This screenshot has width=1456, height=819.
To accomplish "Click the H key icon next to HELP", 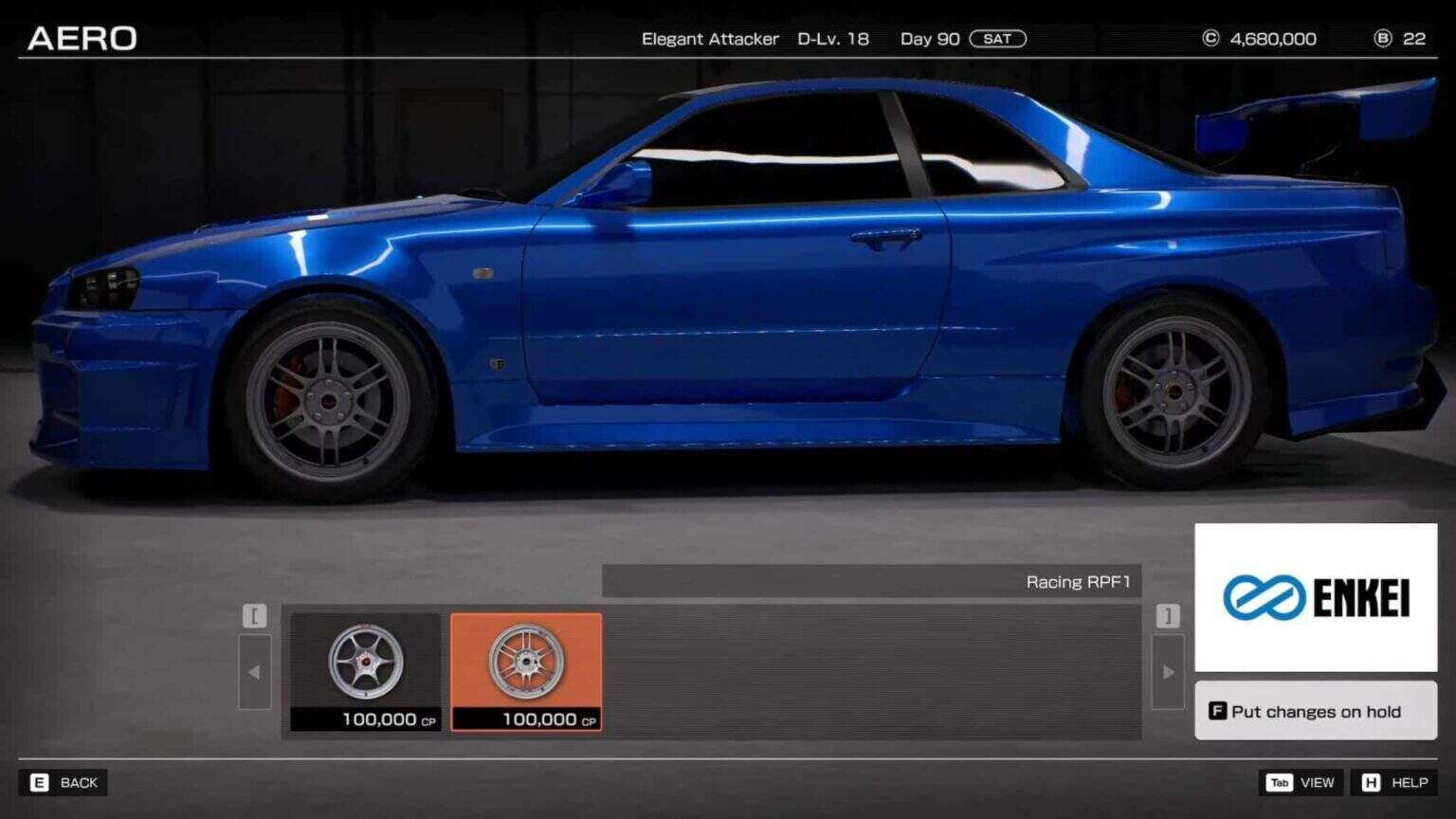I will coord(1371,783).
